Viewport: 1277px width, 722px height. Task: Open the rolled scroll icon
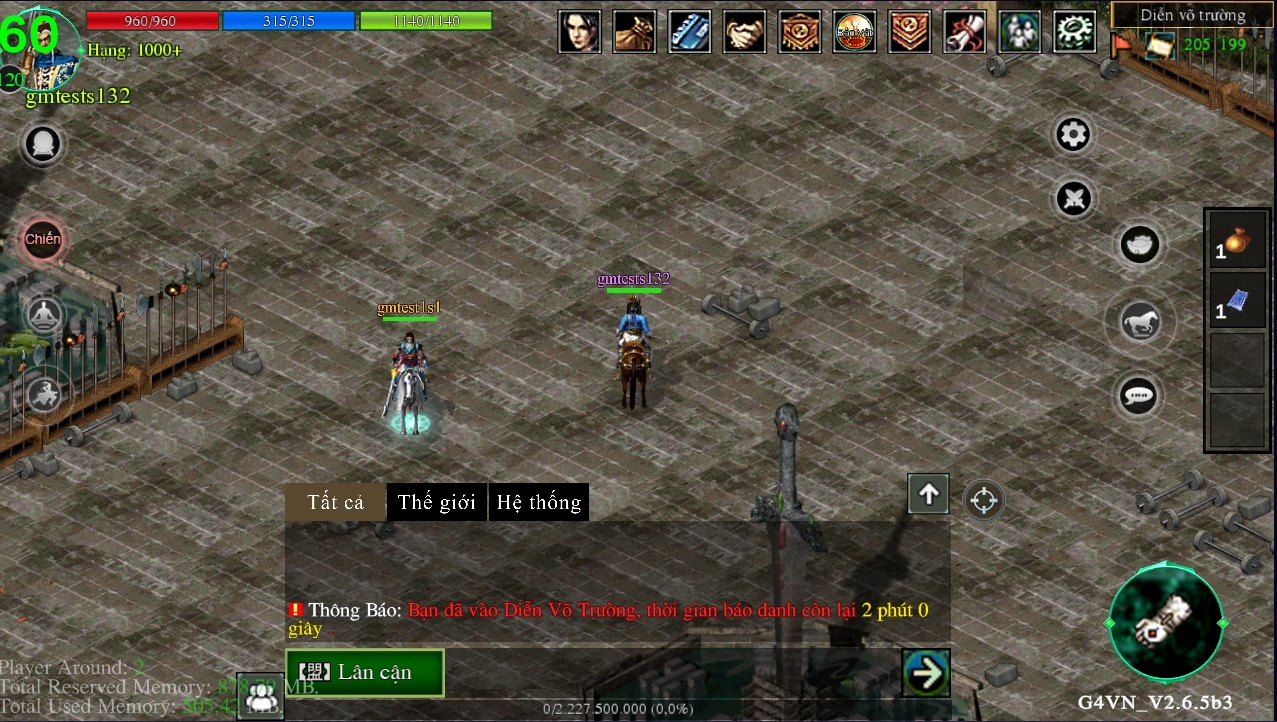[964, 32]
